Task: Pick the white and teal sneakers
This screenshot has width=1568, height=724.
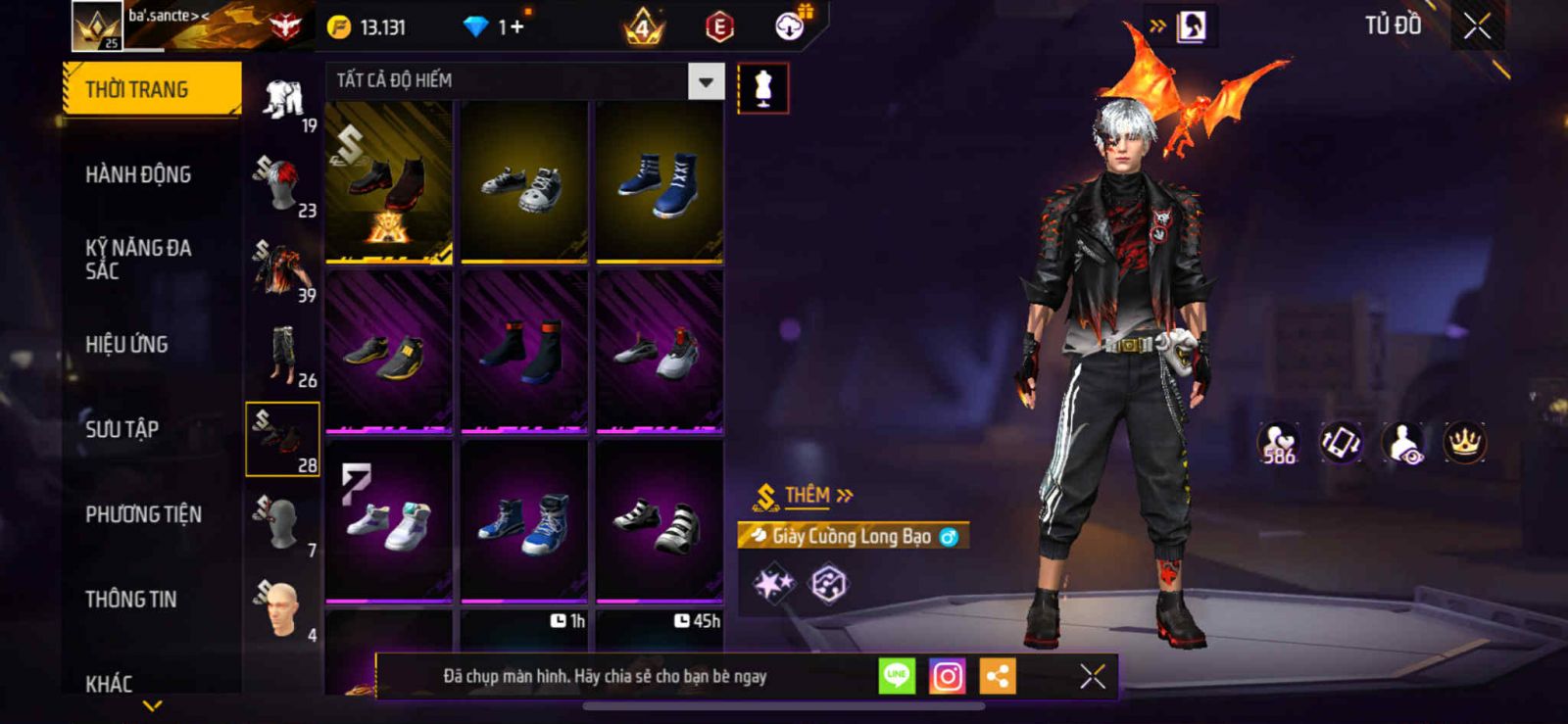Action: tap(389, 521)
